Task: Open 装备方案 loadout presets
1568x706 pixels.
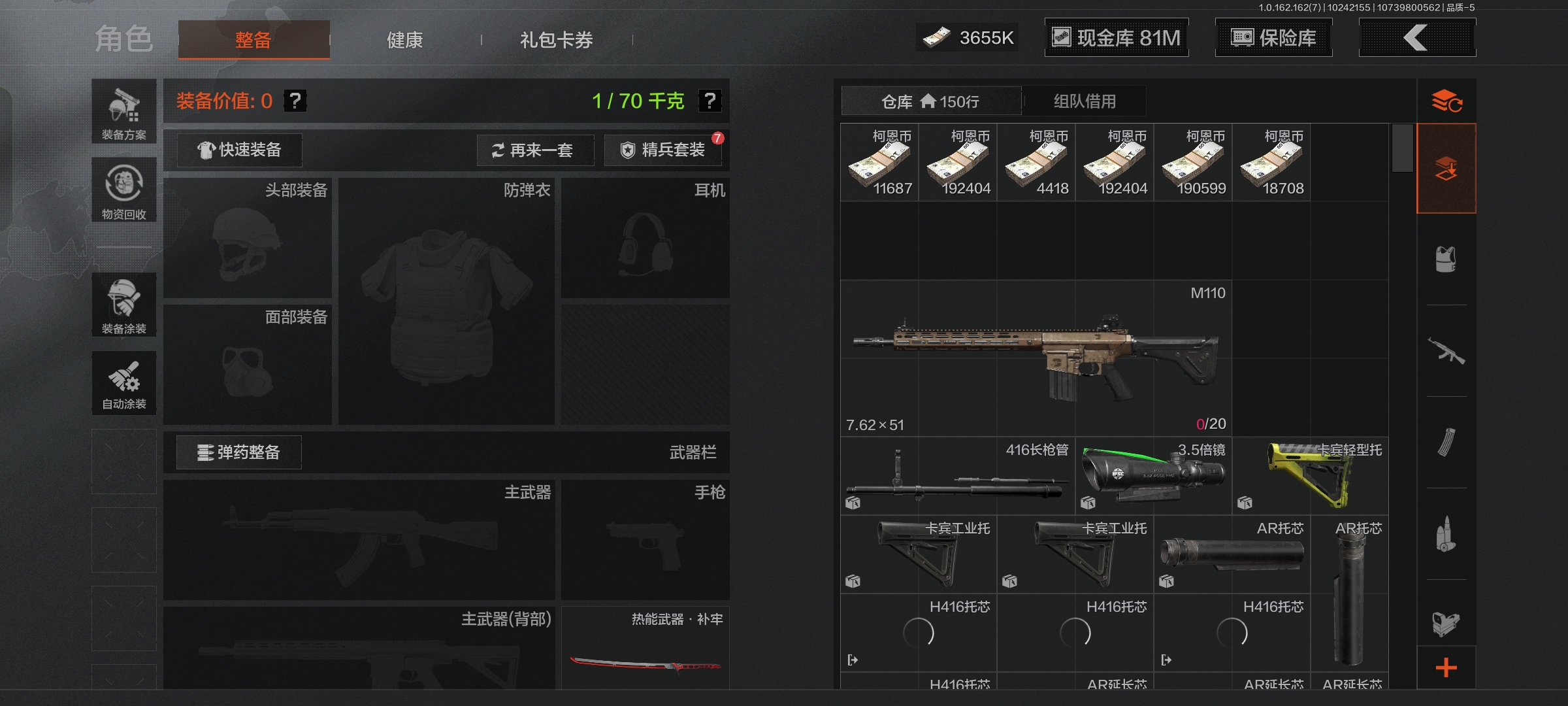Action: pos(124,112)
